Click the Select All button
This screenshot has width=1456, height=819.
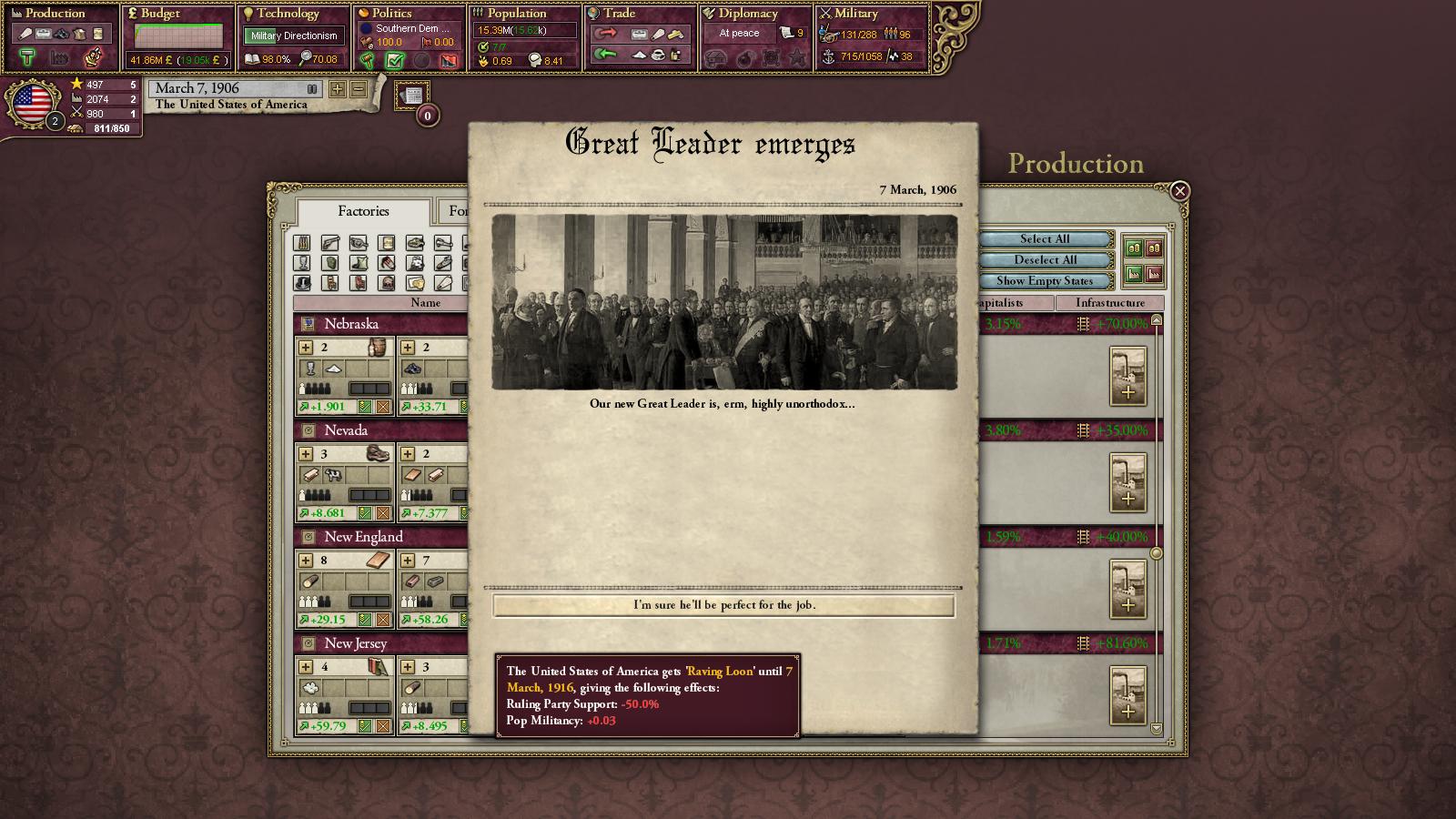tap(1045, 239)
